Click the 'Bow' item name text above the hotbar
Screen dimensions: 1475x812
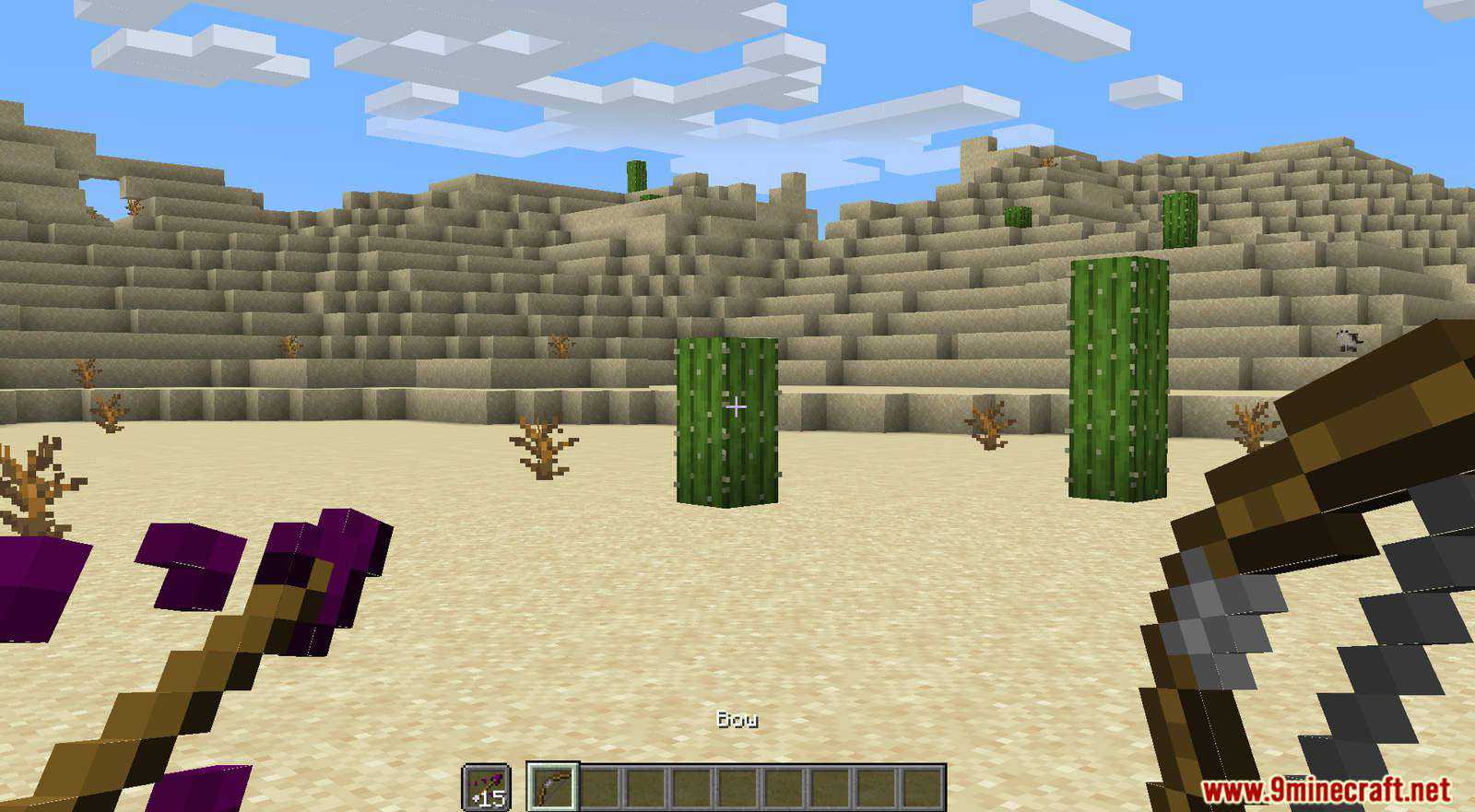point(737,720)
